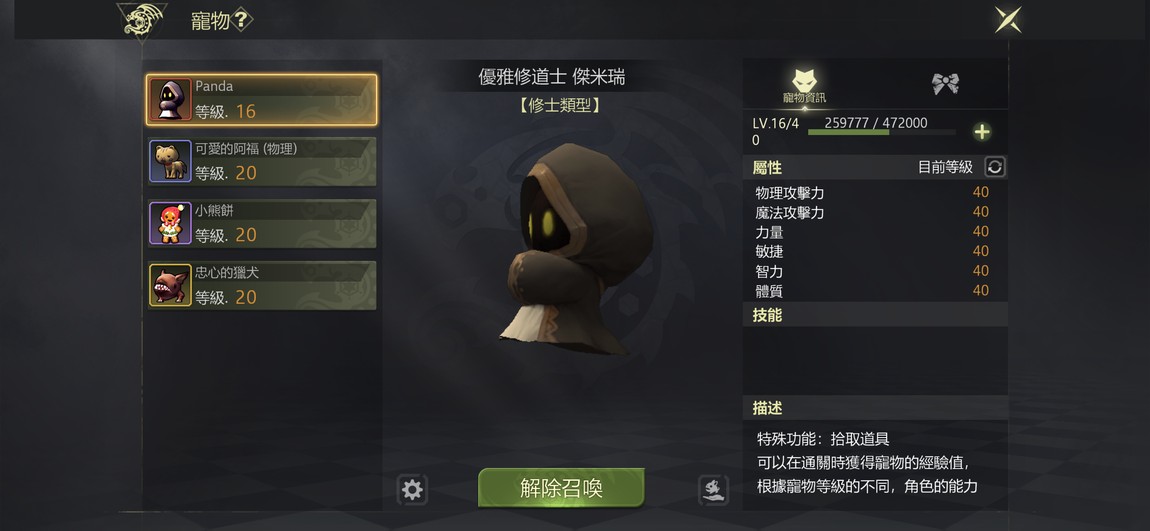Choose the 可愛的阿福 (物理) pet
1150x531 pixels.
(x=262, y=161)
